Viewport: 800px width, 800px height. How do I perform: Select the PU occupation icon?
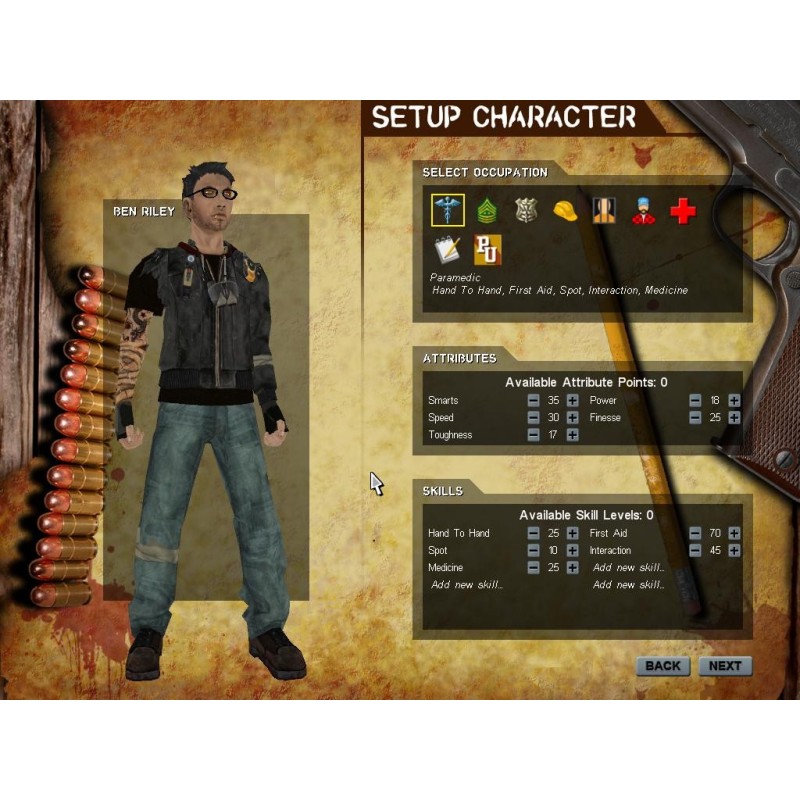tap(487, 250)
